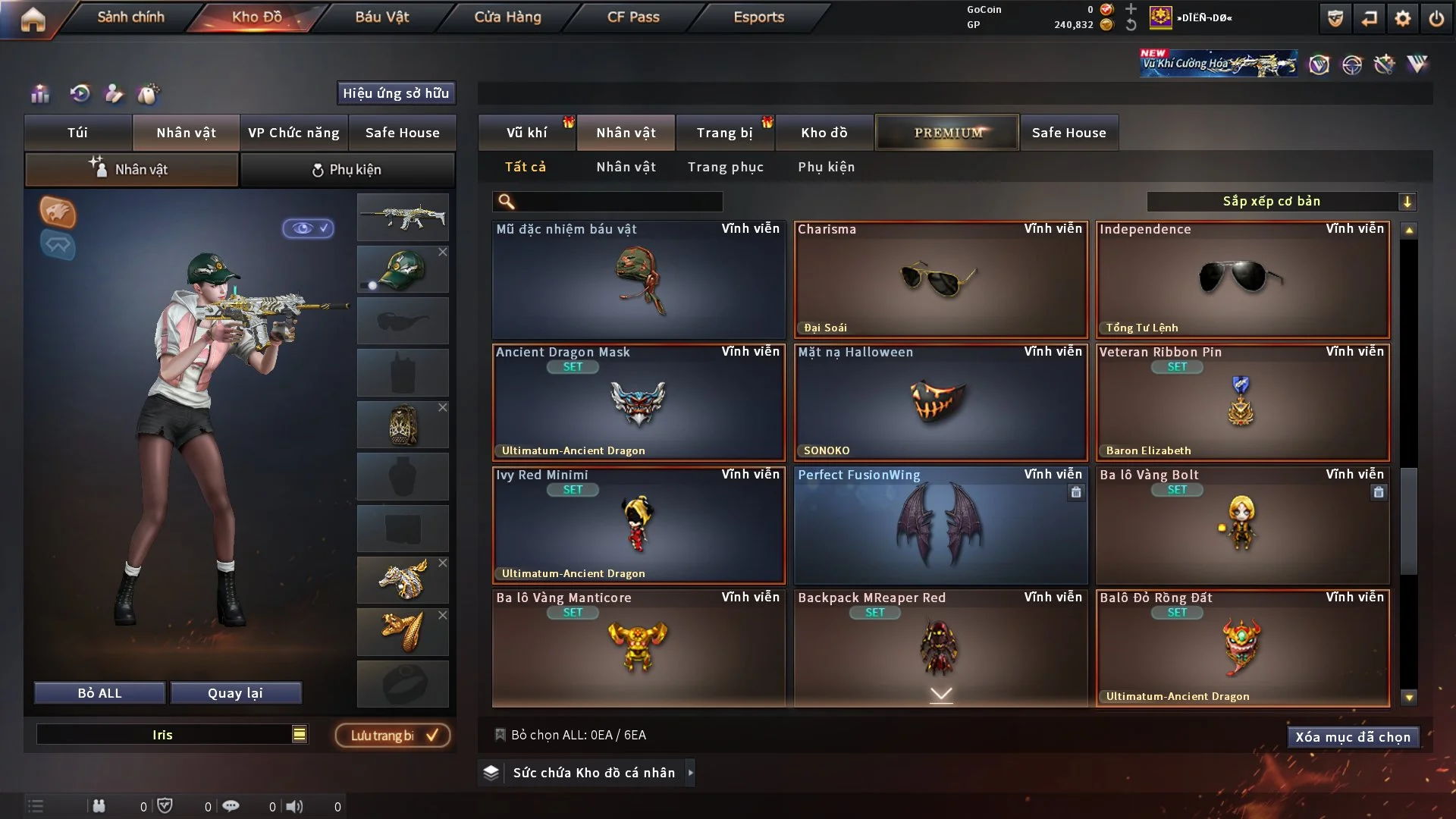
Task: Open the settings gear icon
Action: click(1403, 18)
